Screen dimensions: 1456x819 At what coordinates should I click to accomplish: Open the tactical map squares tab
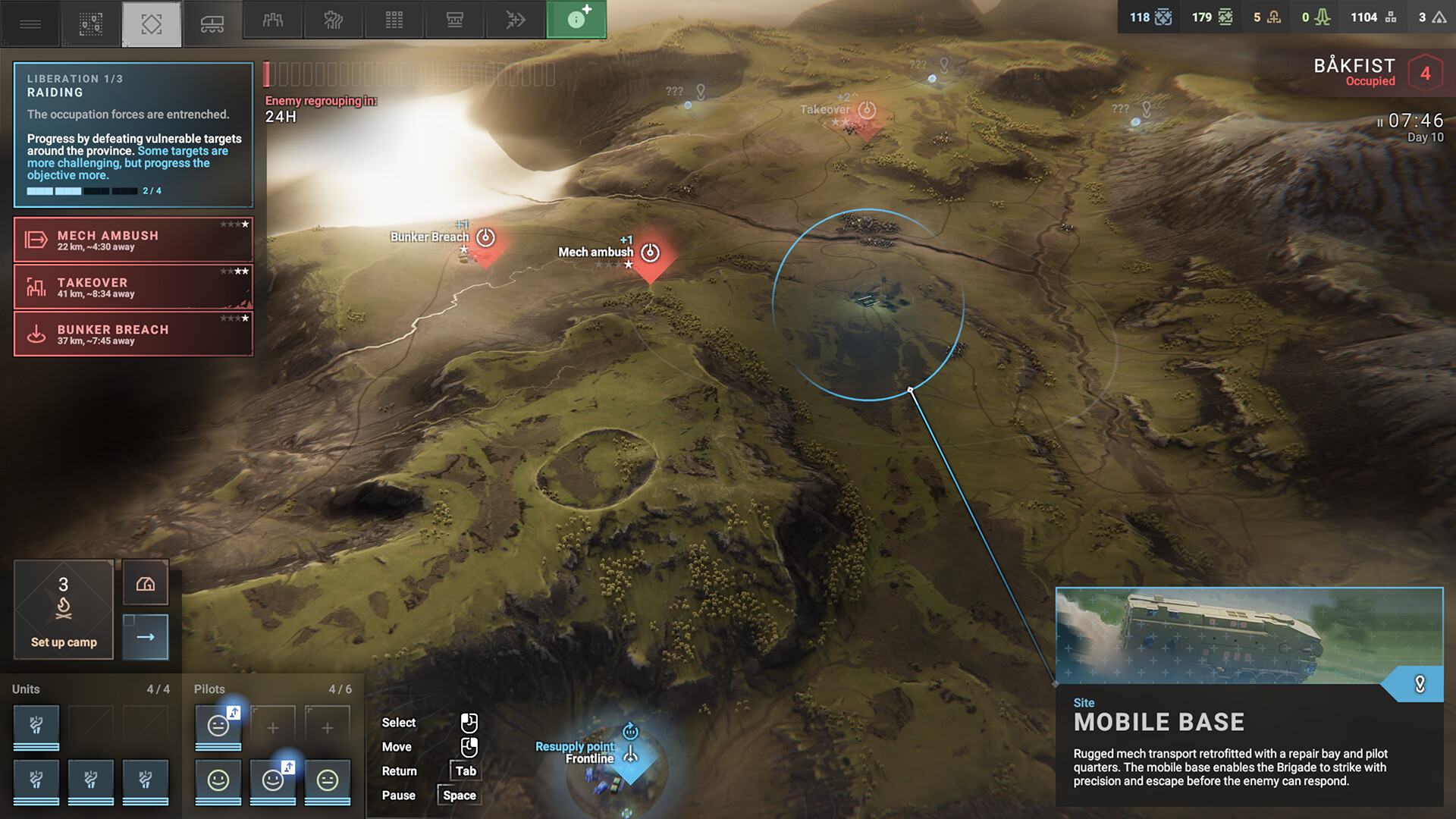pyautogui.click(x=91, y=24)
